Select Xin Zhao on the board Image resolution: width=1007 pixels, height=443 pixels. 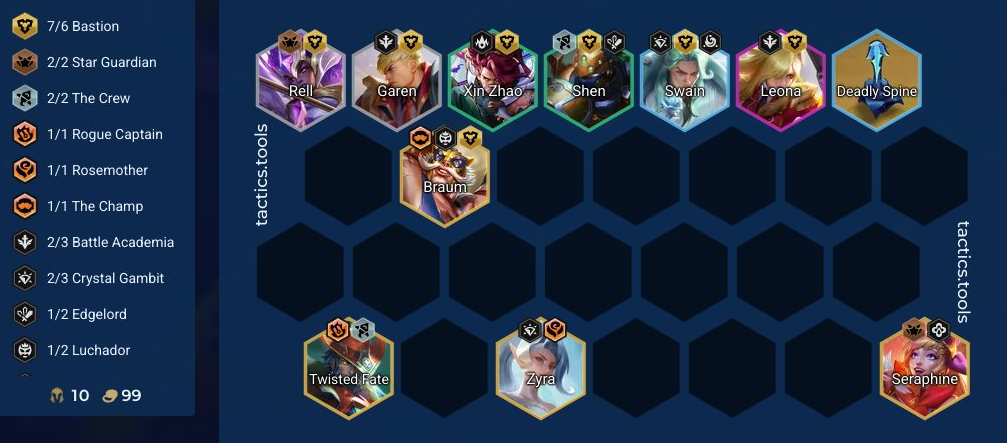point(493,82)
